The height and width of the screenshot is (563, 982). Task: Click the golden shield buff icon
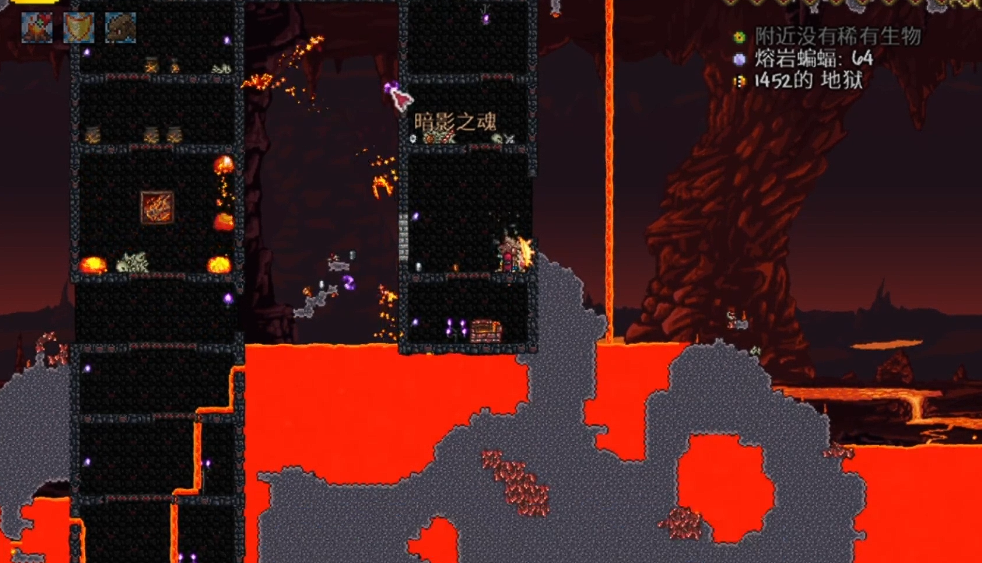coord(79,27)
